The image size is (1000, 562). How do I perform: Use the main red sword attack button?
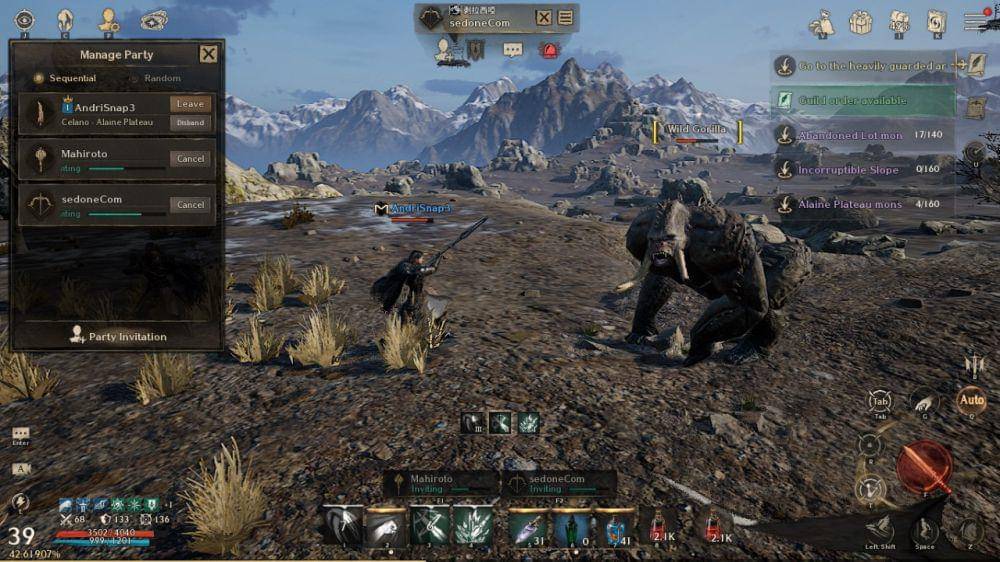(924, 466)
